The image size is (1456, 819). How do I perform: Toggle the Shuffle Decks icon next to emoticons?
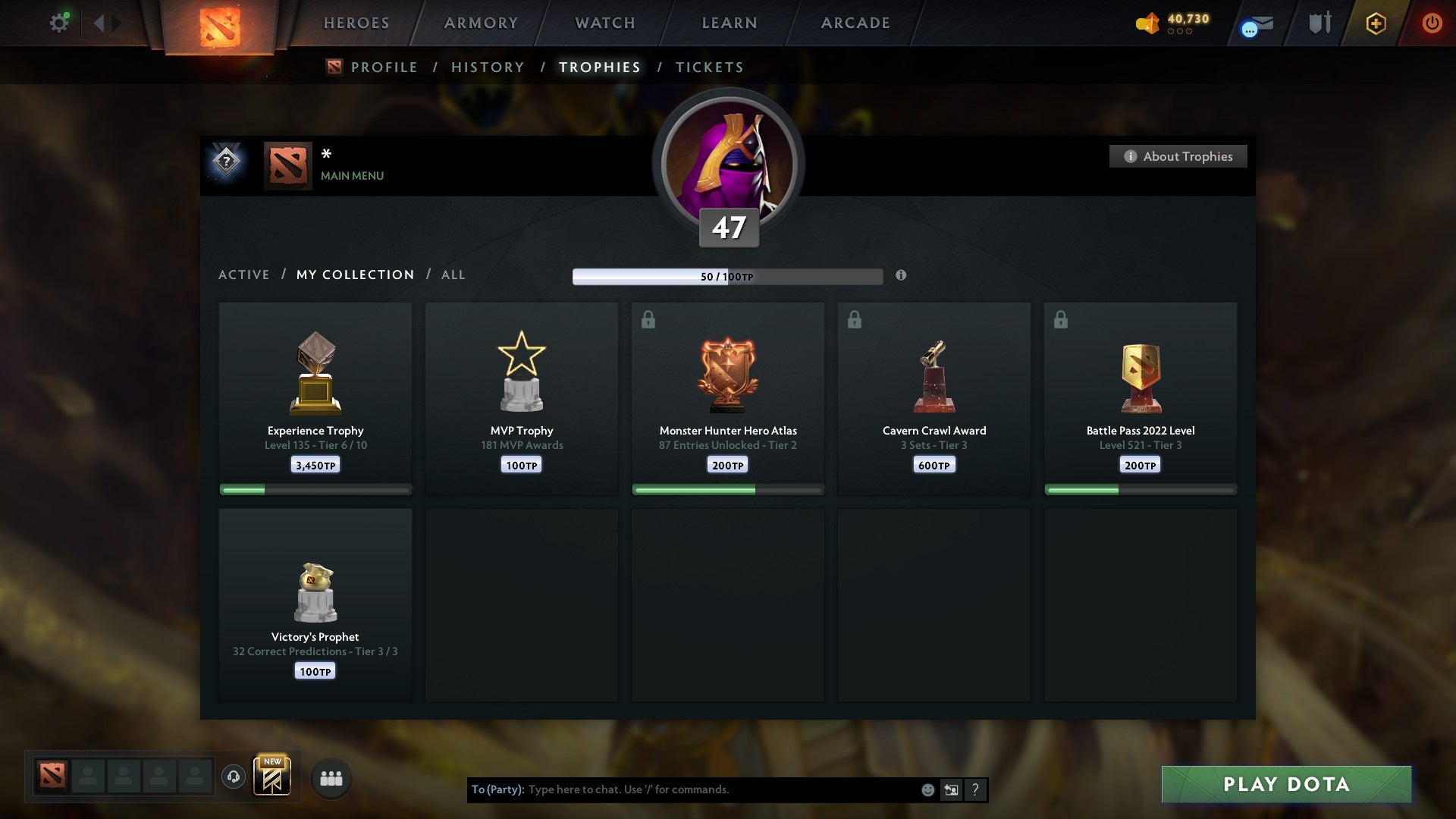952,789
